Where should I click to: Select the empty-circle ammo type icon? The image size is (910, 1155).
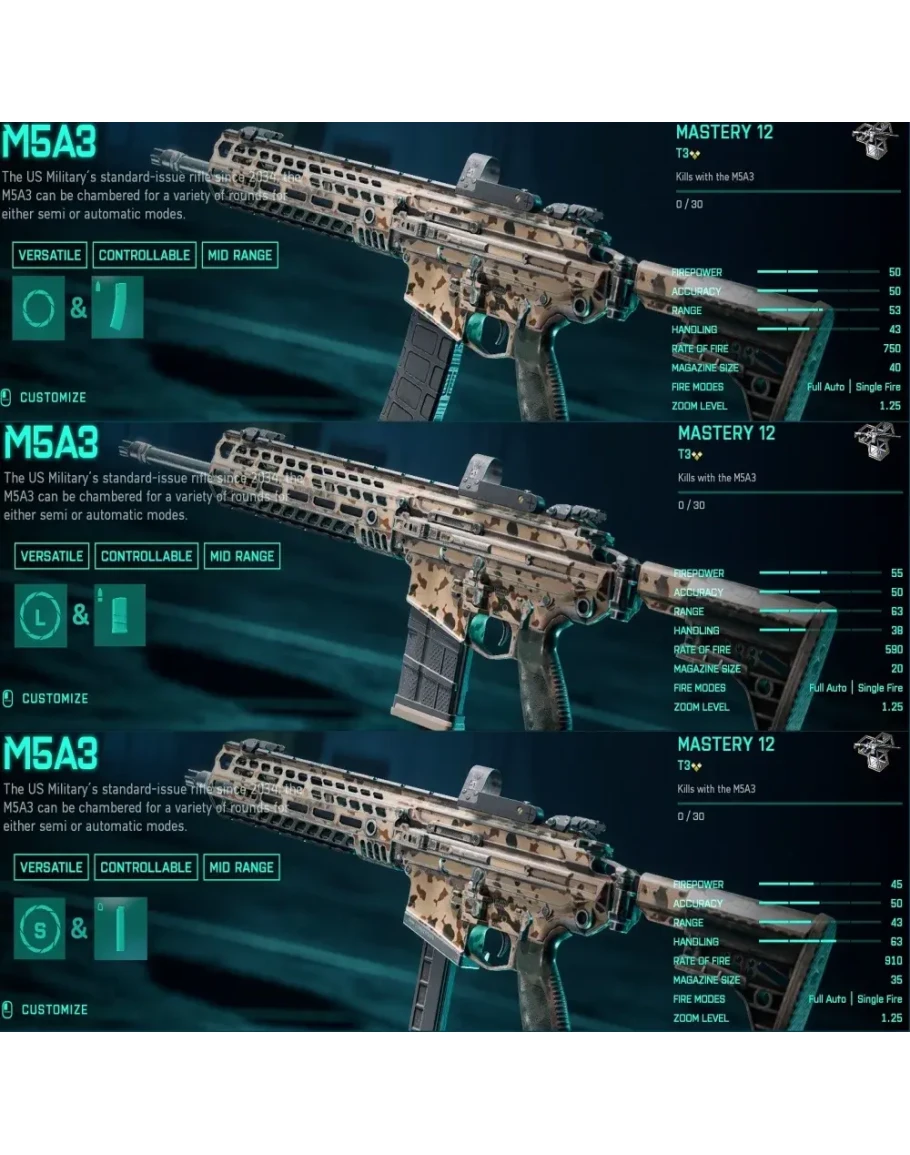[x=39, y=308]
